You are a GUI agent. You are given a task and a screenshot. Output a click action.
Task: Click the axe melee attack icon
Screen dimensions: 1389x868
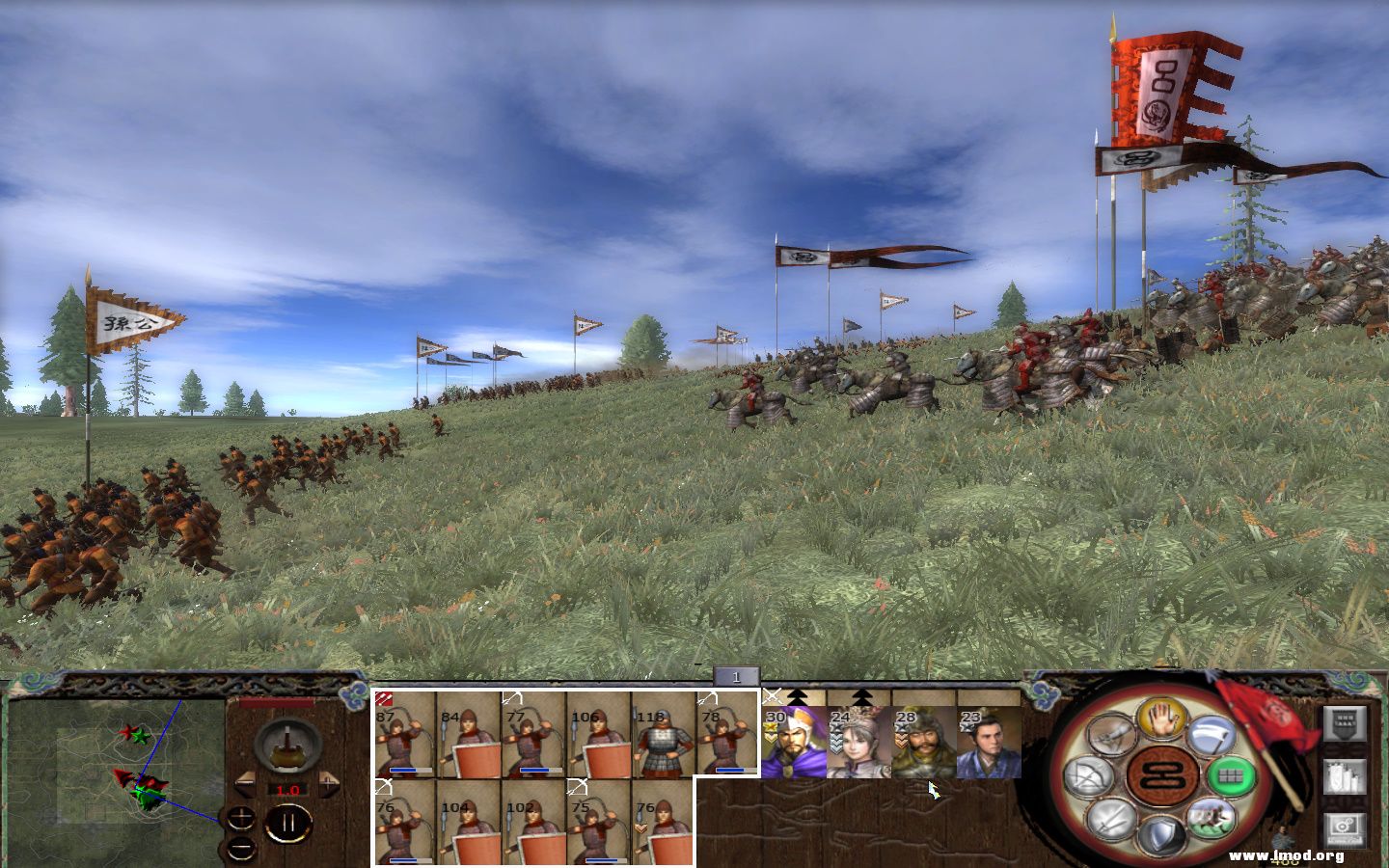click(x=1211, y=735)
